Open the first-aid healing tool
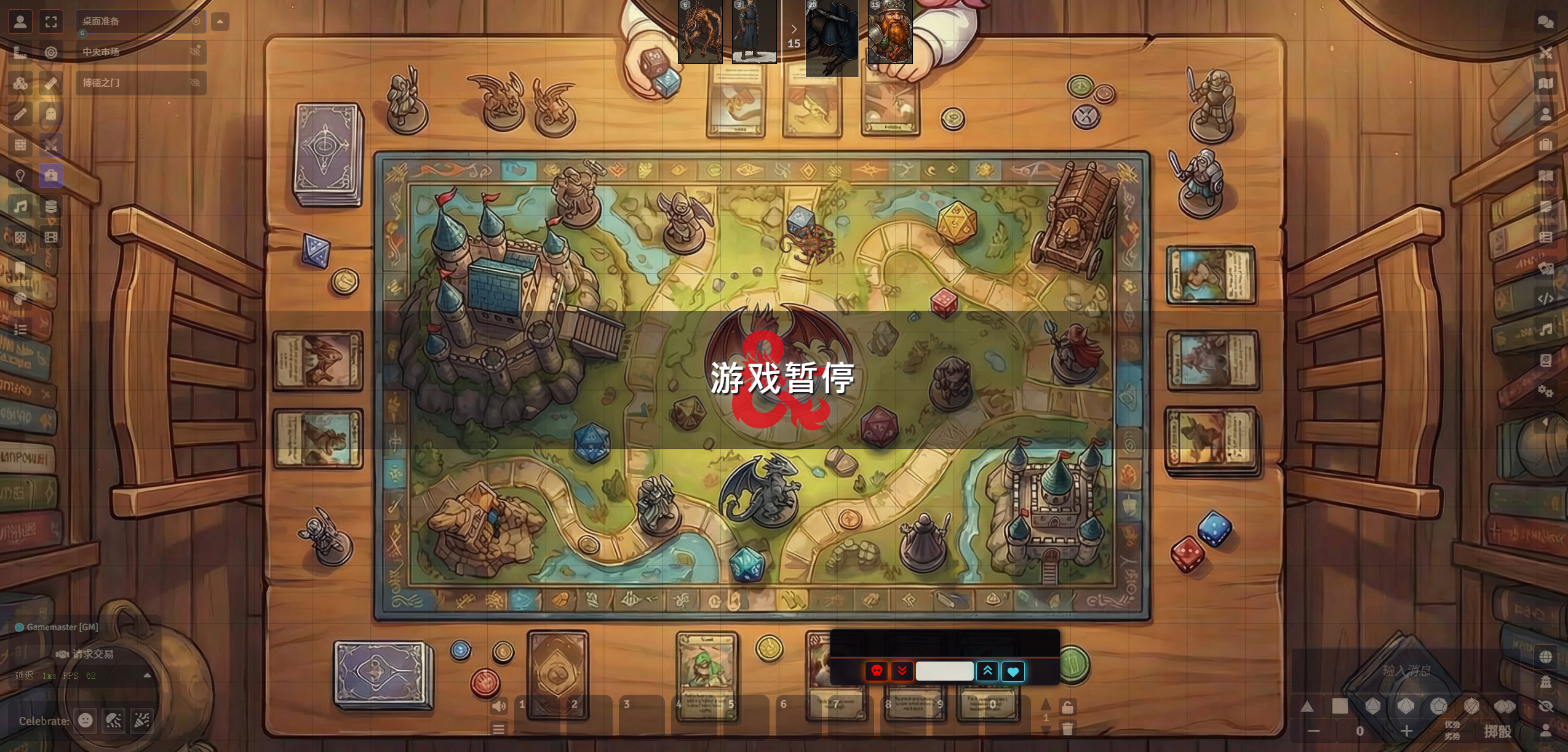 pyautogui.click(x=52, y=176)
